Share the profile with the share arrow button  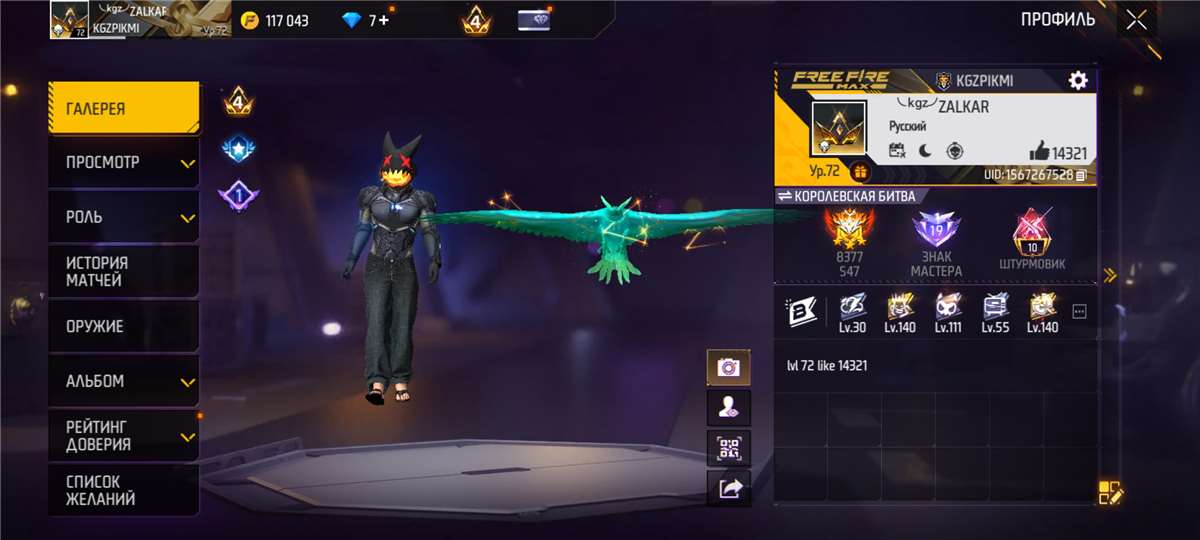point(728,487)
